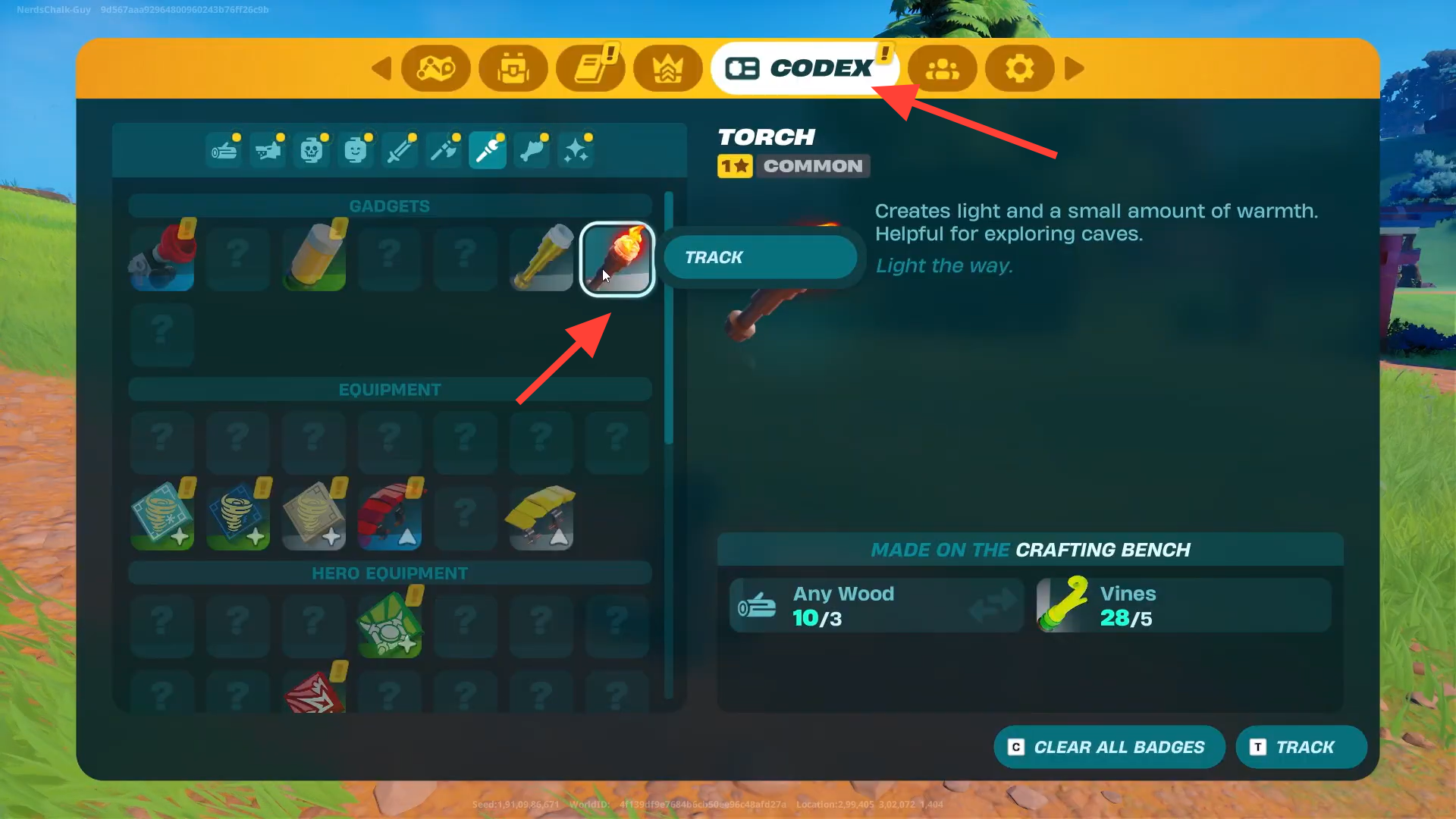1456x819 pixels.
Task: Select the red glider equipment item
Action: (x=390, y=517)
